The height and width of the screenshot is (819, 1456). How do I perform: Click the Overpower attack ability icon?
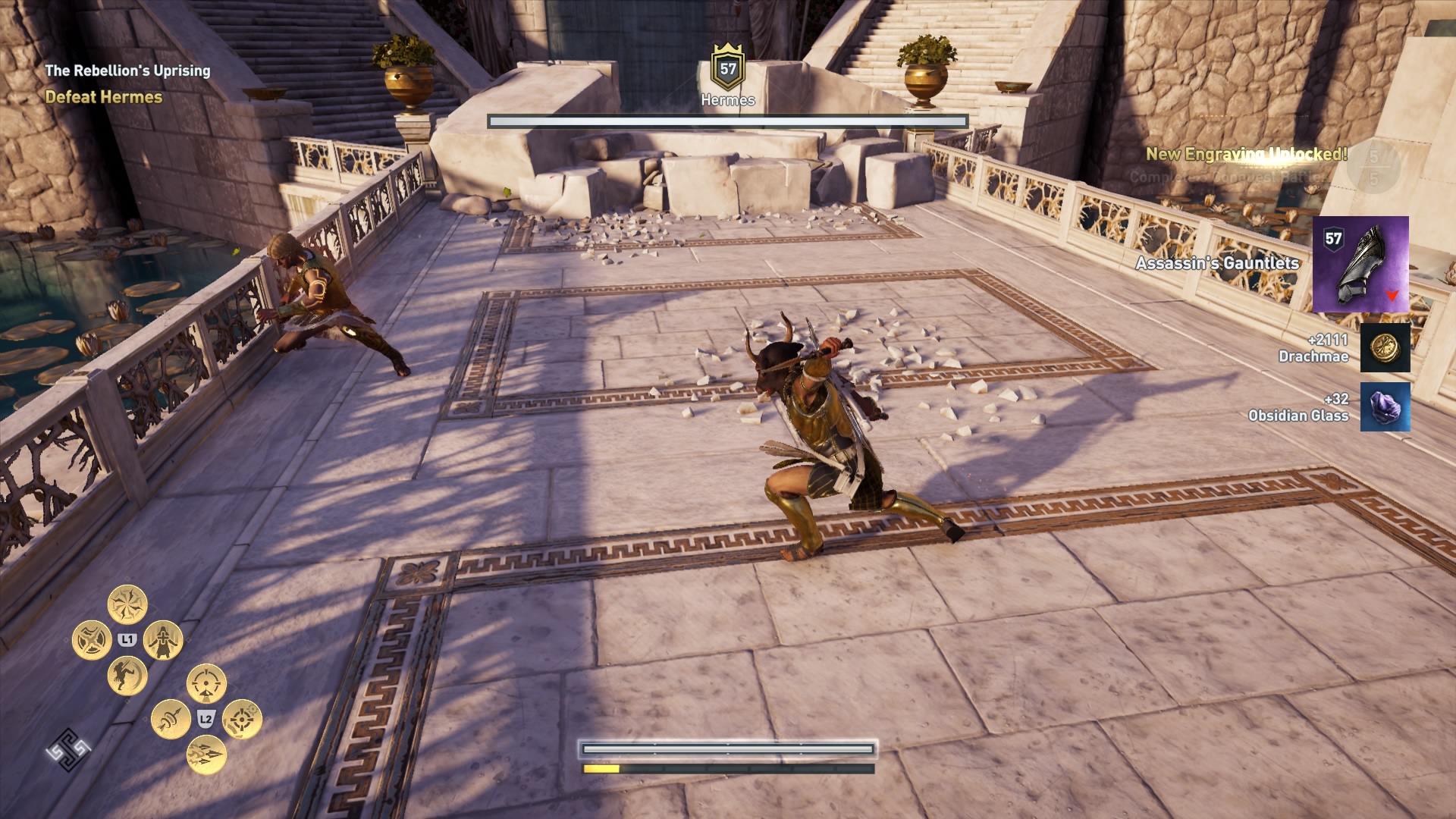point(93,639)
